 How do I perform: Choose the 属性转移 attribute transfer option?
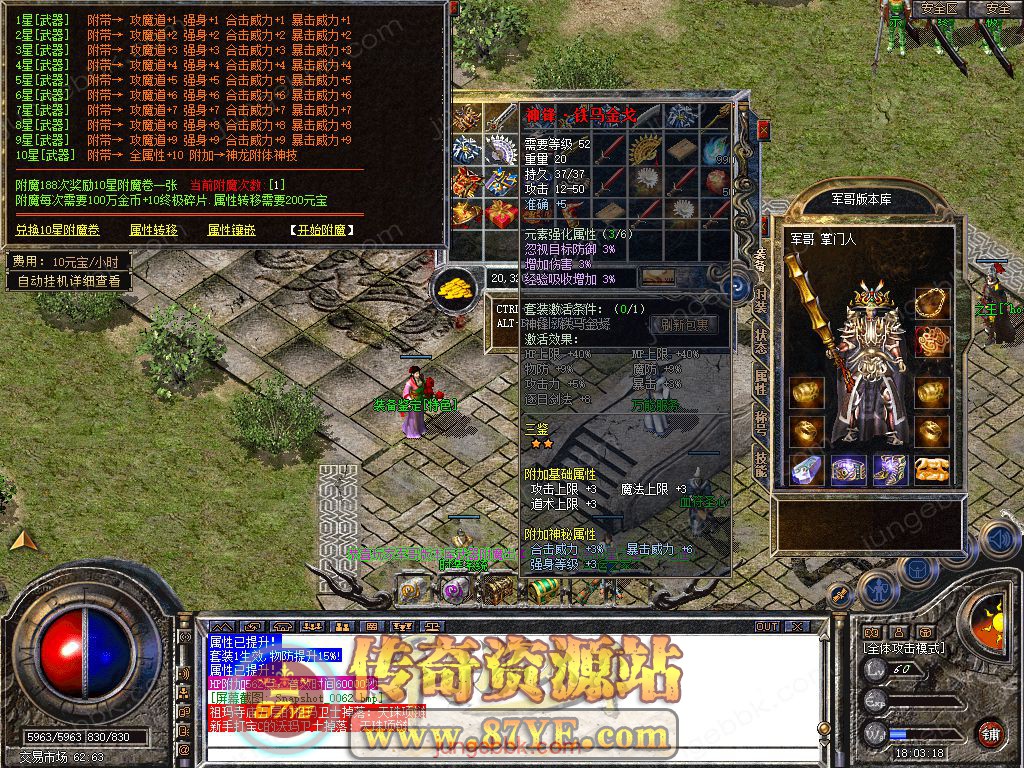click(154, 230)
